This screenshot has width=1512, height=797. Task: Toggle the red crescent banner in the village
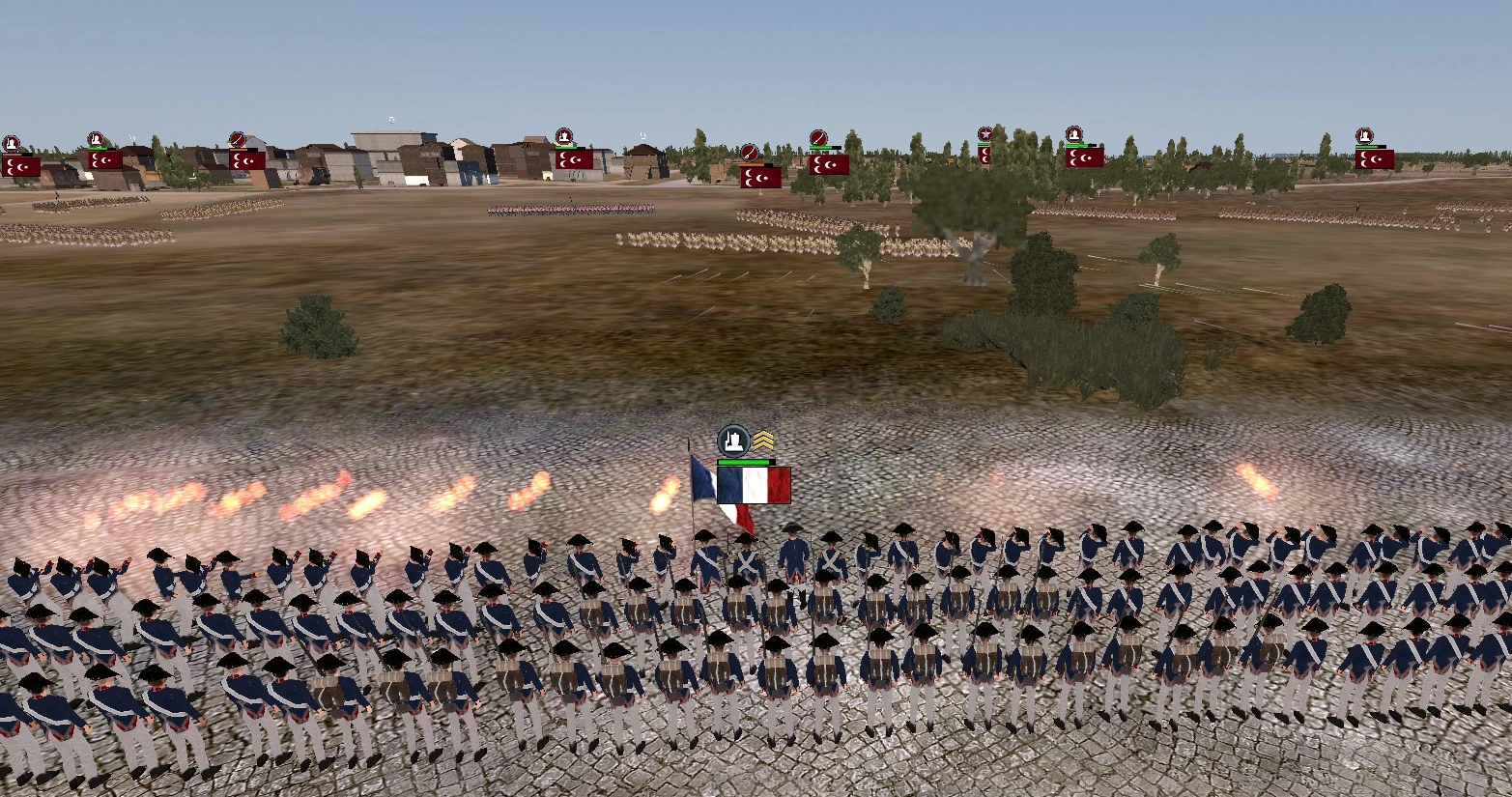click(247, 162)
